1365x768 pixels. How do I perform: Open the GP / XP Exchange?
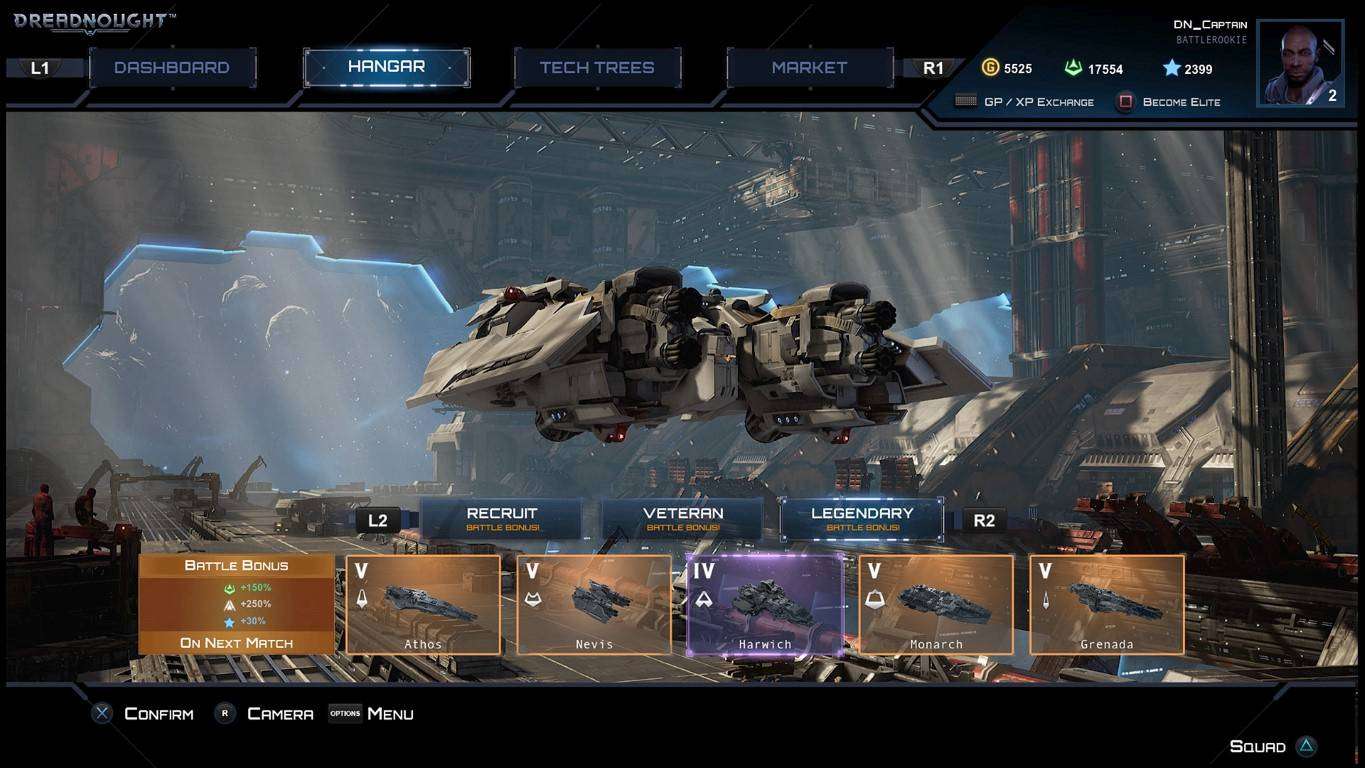(x=1025, y=102)
